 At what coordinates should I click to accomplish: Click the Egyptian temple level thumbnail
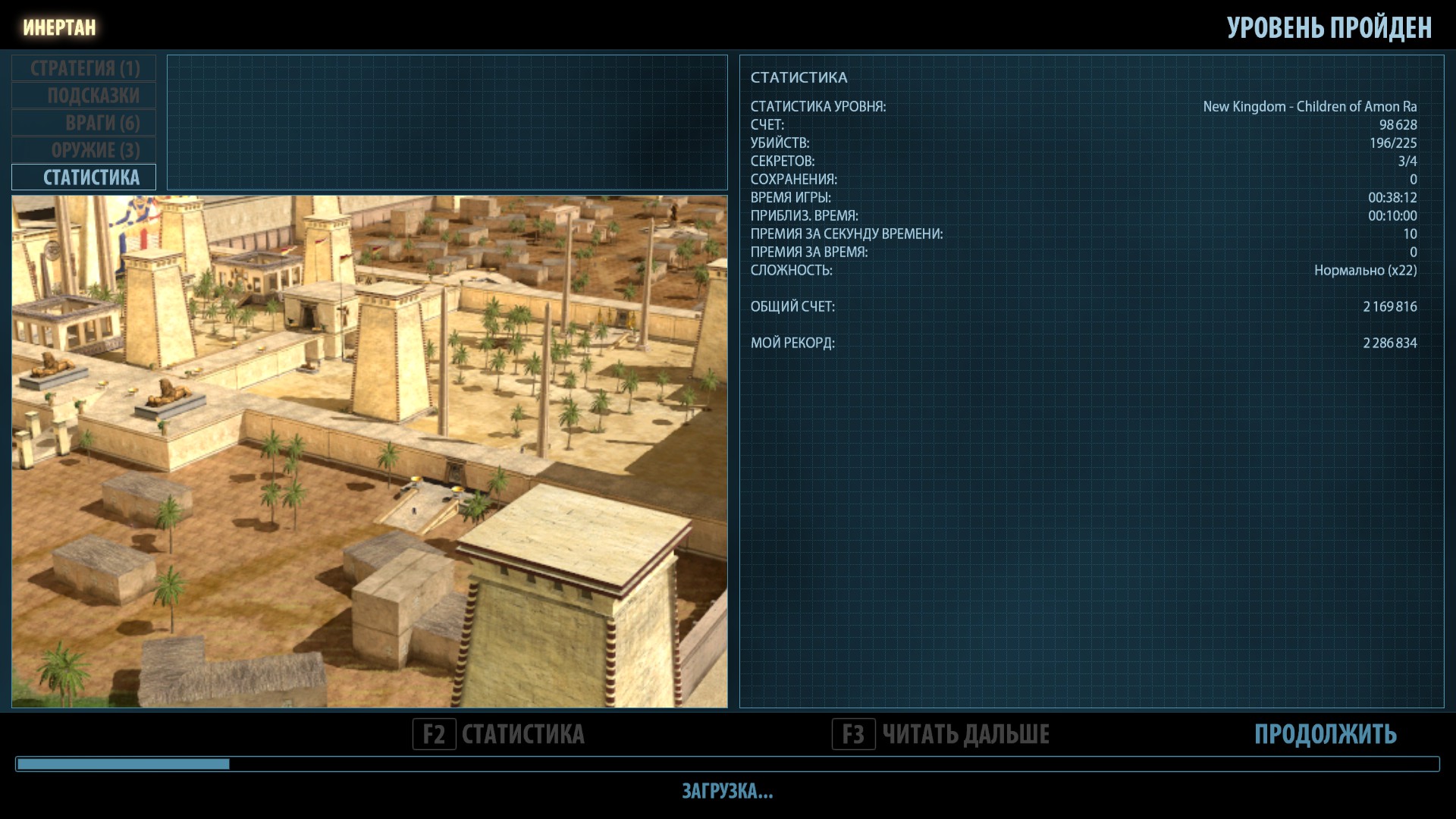tap(369, 451)
